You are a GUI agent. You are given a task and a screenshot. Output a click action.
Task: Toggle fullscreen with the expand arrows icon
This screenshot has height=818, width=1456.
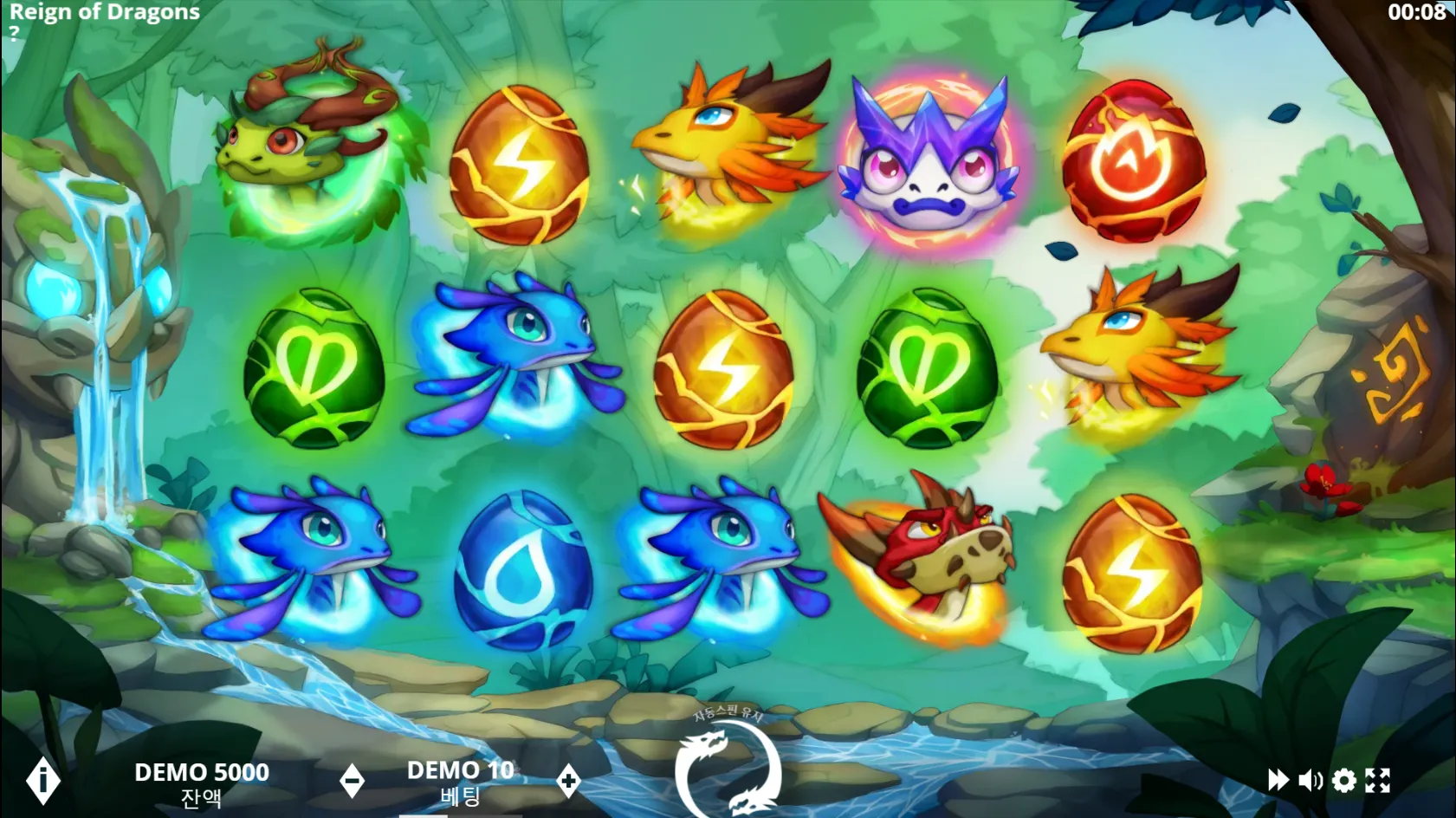click(x=1379, y=779)
